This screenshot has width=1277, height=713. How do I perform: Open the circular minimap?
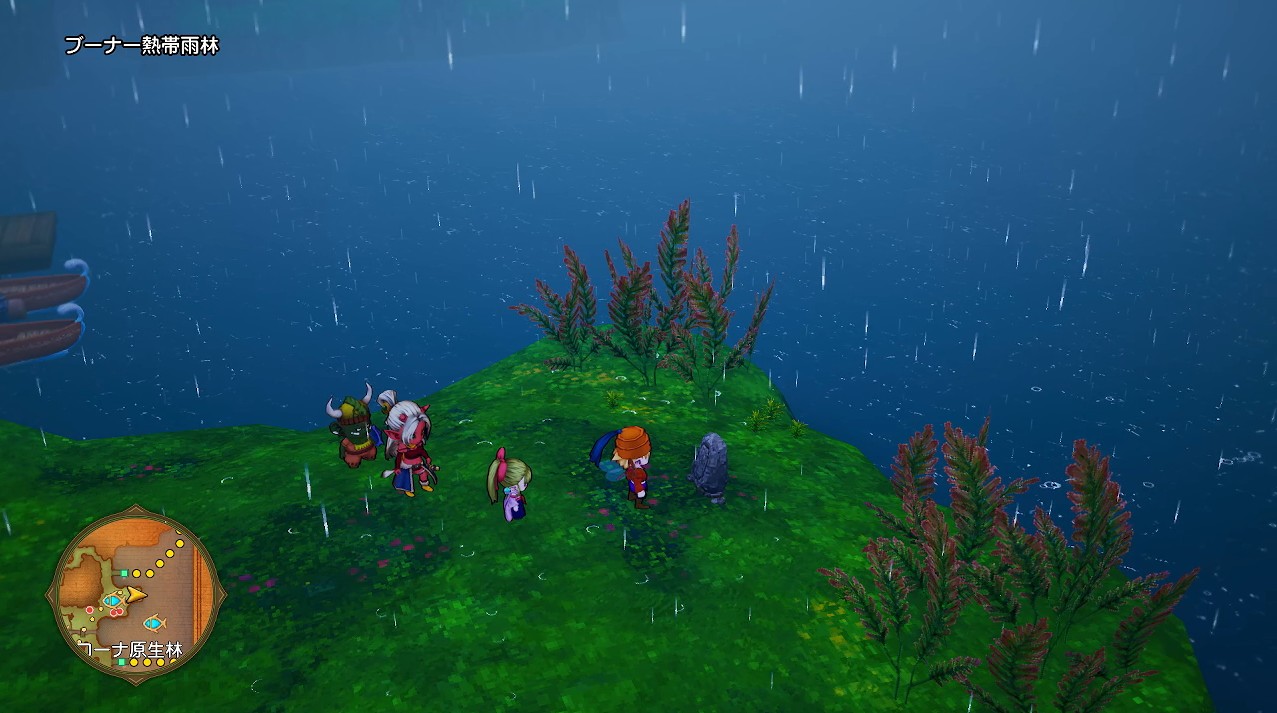135,597
